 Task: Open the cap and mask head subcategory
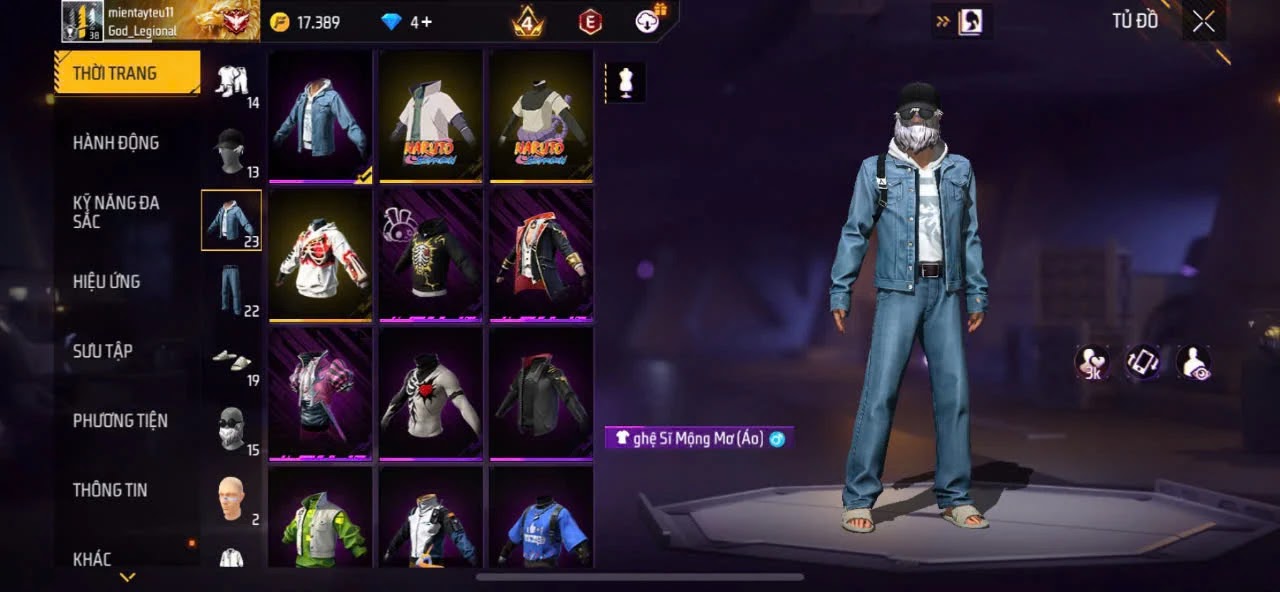tap(231, 150)
